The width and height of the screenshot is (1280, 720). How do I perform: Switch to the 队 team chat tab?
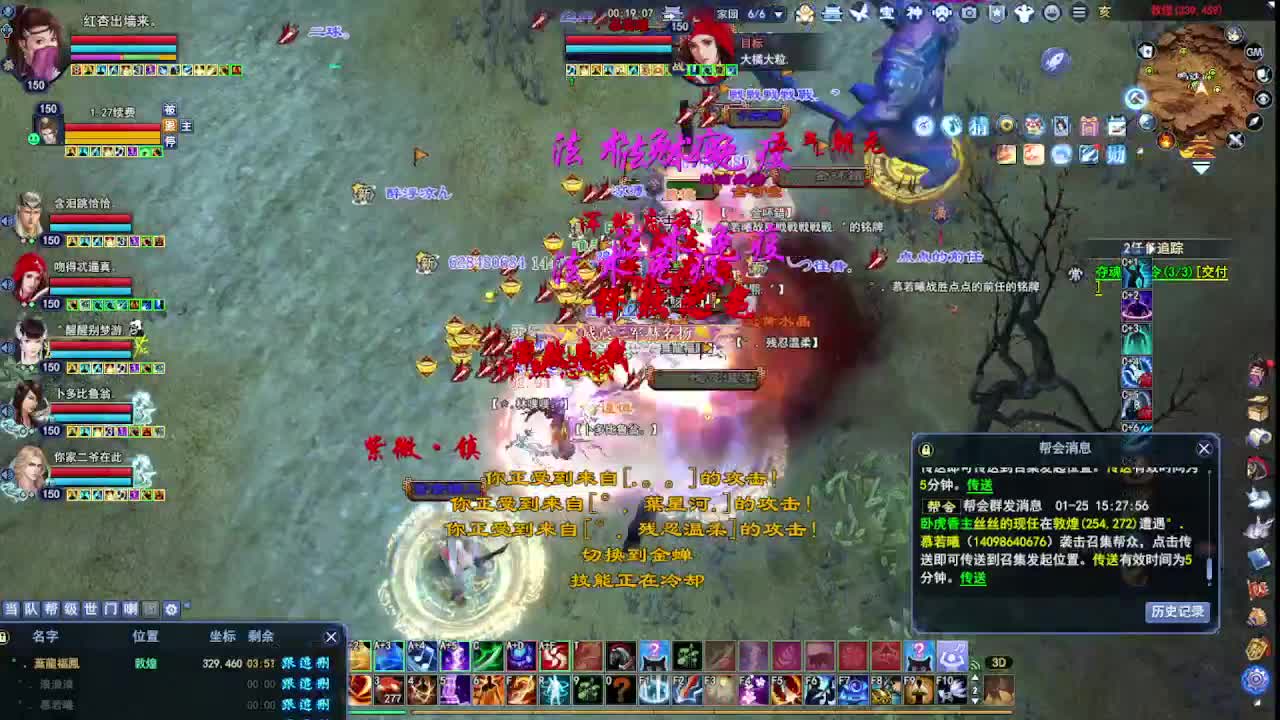(x=30, y=609)
